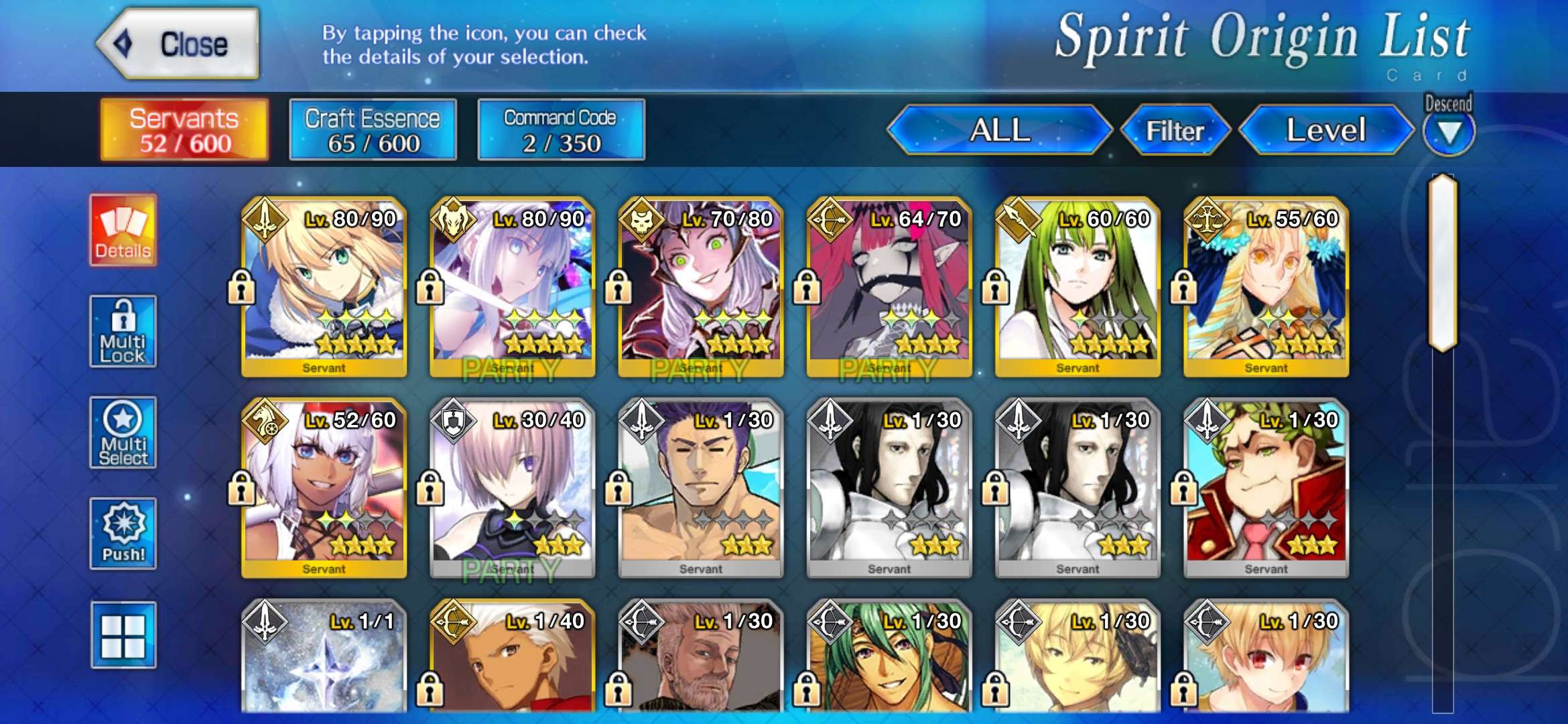Select the Lv. 55/60 Ruler servant card

pyautogui.click(x=1266, y=287)
